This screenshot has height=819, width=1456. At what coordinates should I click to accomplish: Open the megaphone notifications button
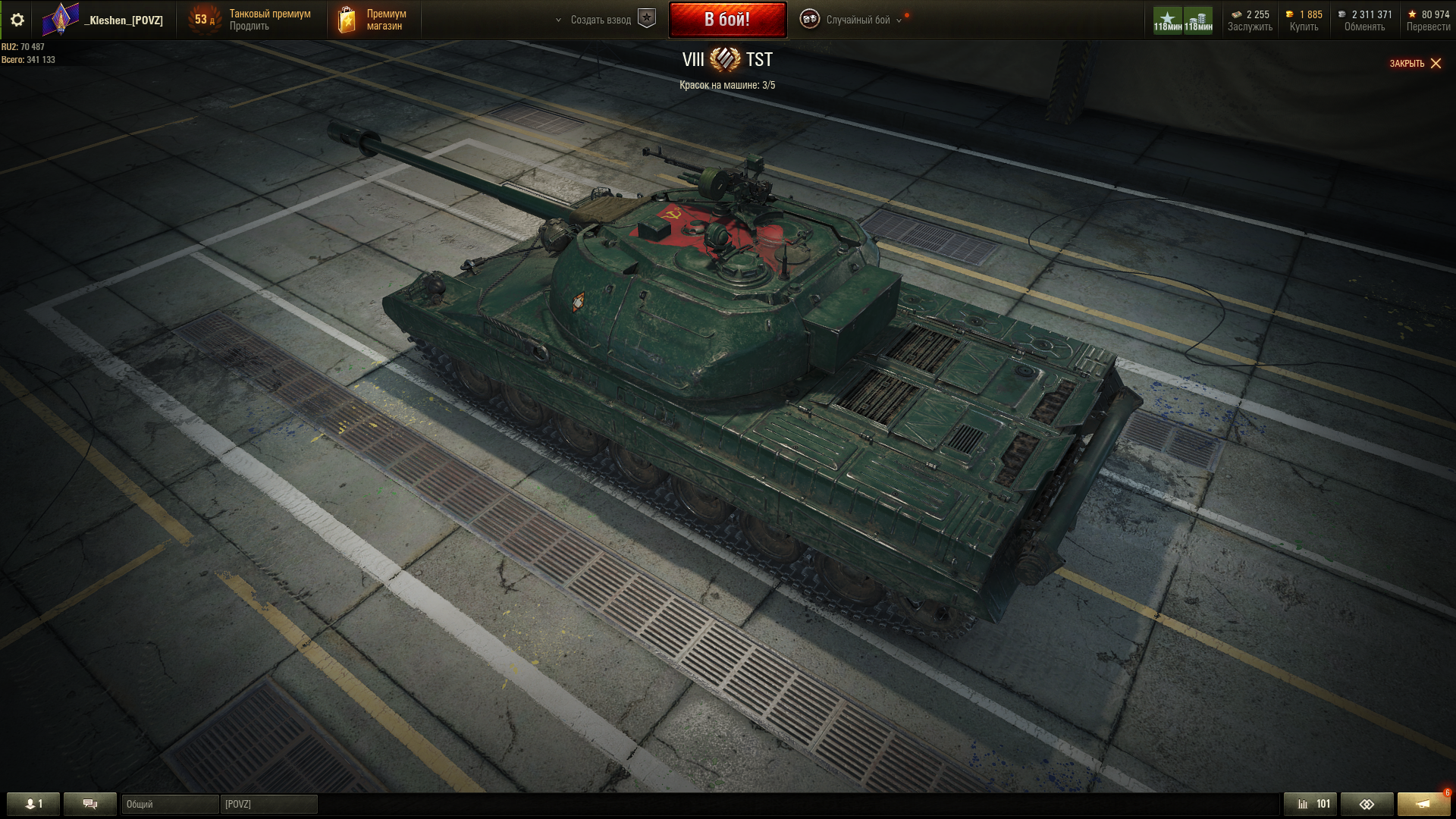click(x=1423, y=804)
